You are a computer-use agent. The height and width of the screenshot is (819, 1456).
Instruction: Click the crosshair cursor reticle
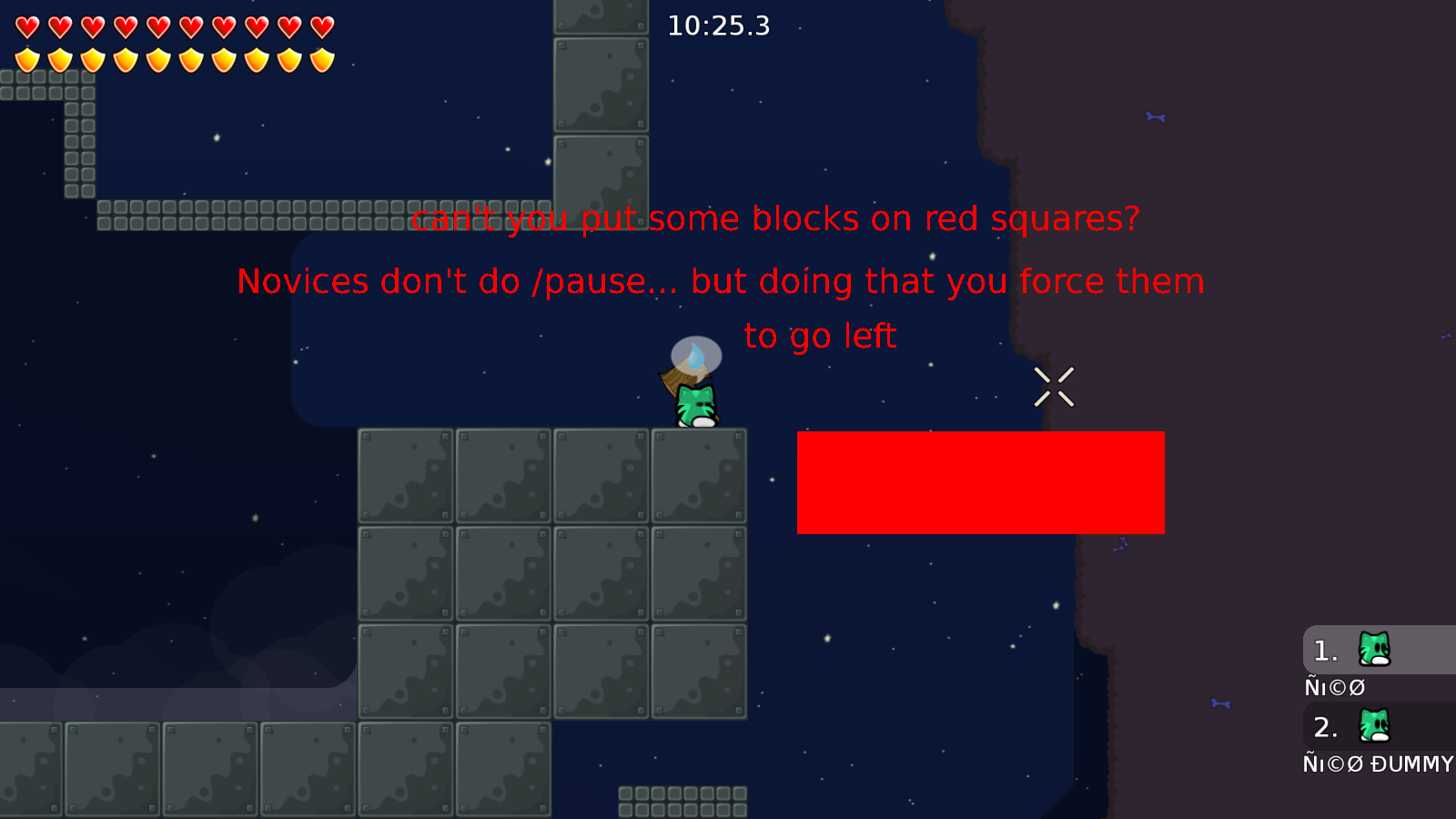click(1056, 386)
